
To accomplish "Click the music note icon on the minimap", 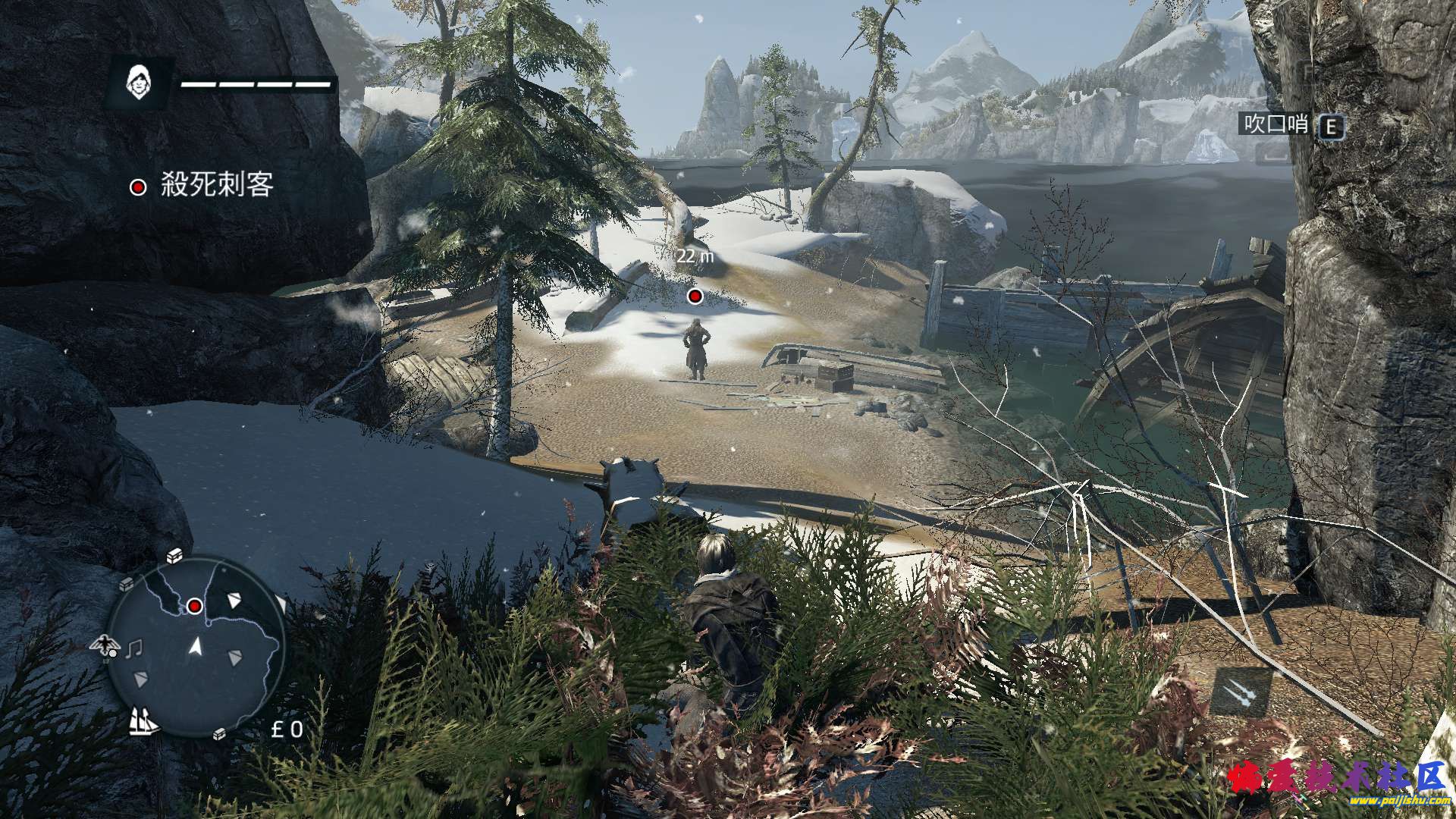I will 134,648.
